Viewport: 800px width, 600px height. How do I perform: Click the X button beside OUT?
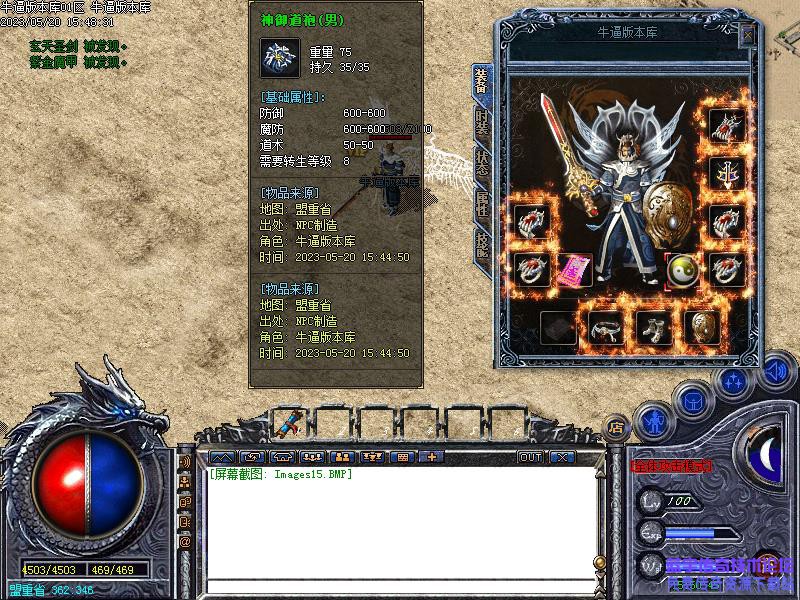562,457
